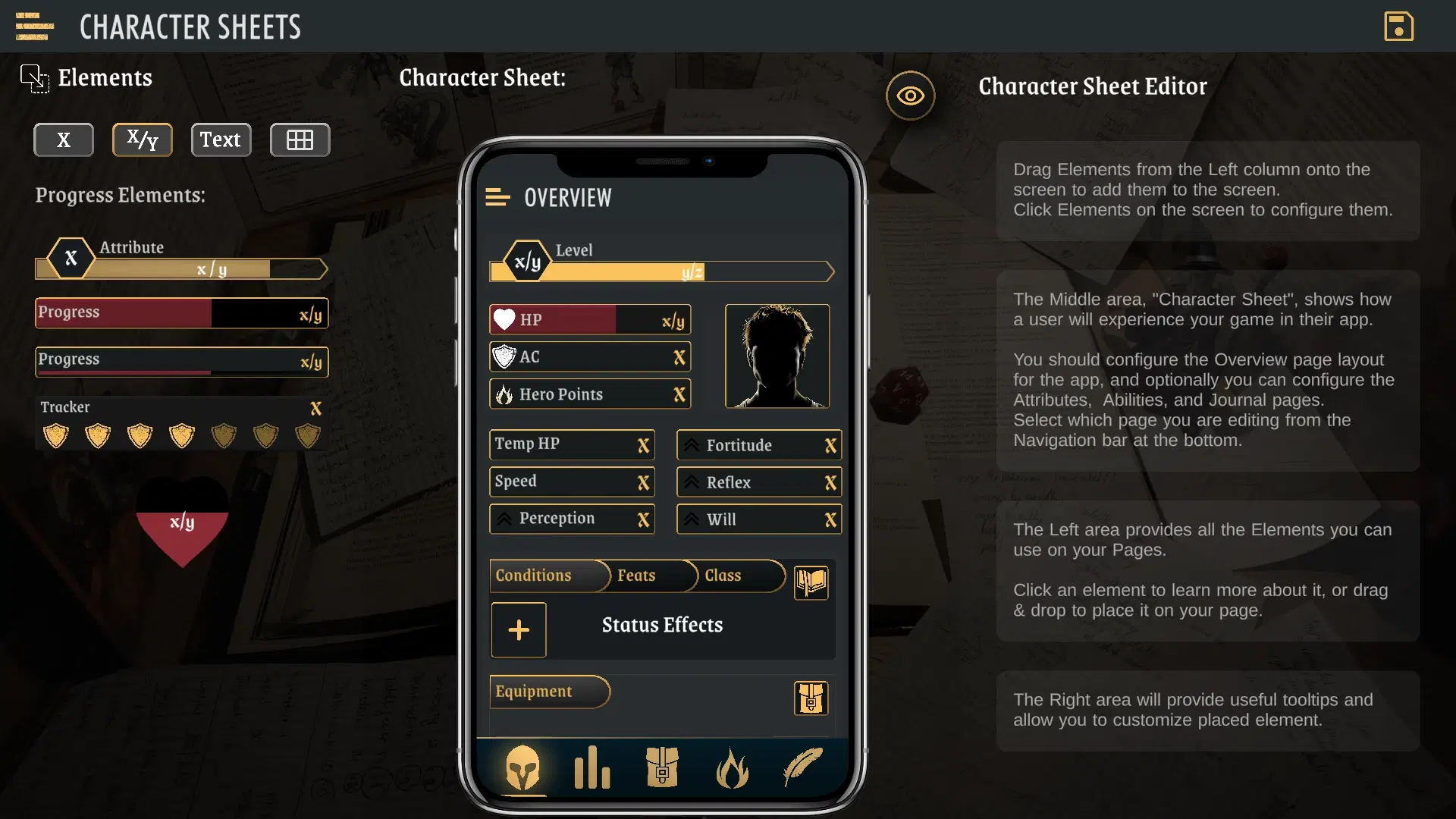Choose the Text elements button
1456x819 pixels.
221,140
